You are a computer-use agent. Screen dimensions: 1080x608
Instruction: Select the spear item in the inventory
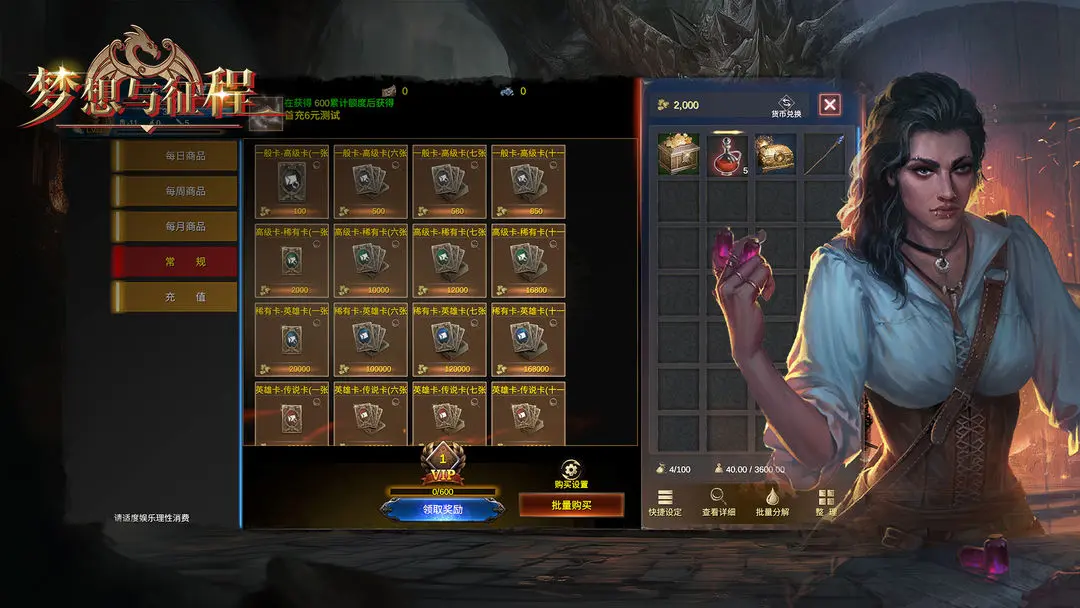(824, 155)
